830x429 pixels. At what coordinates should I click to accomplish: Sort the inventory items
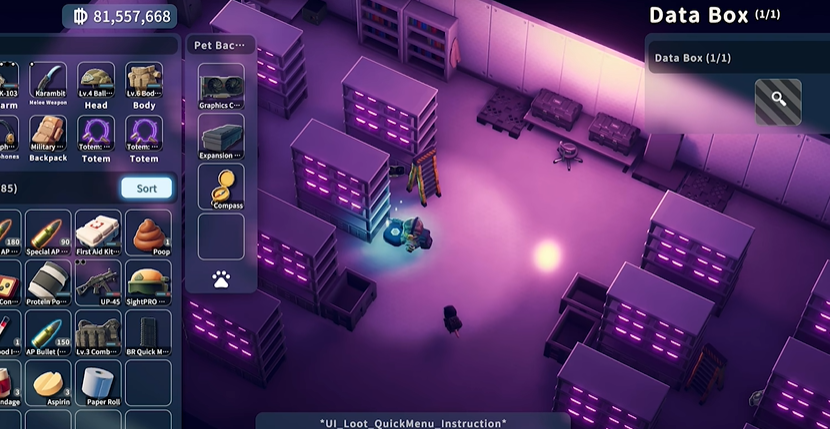pos(146,188)
